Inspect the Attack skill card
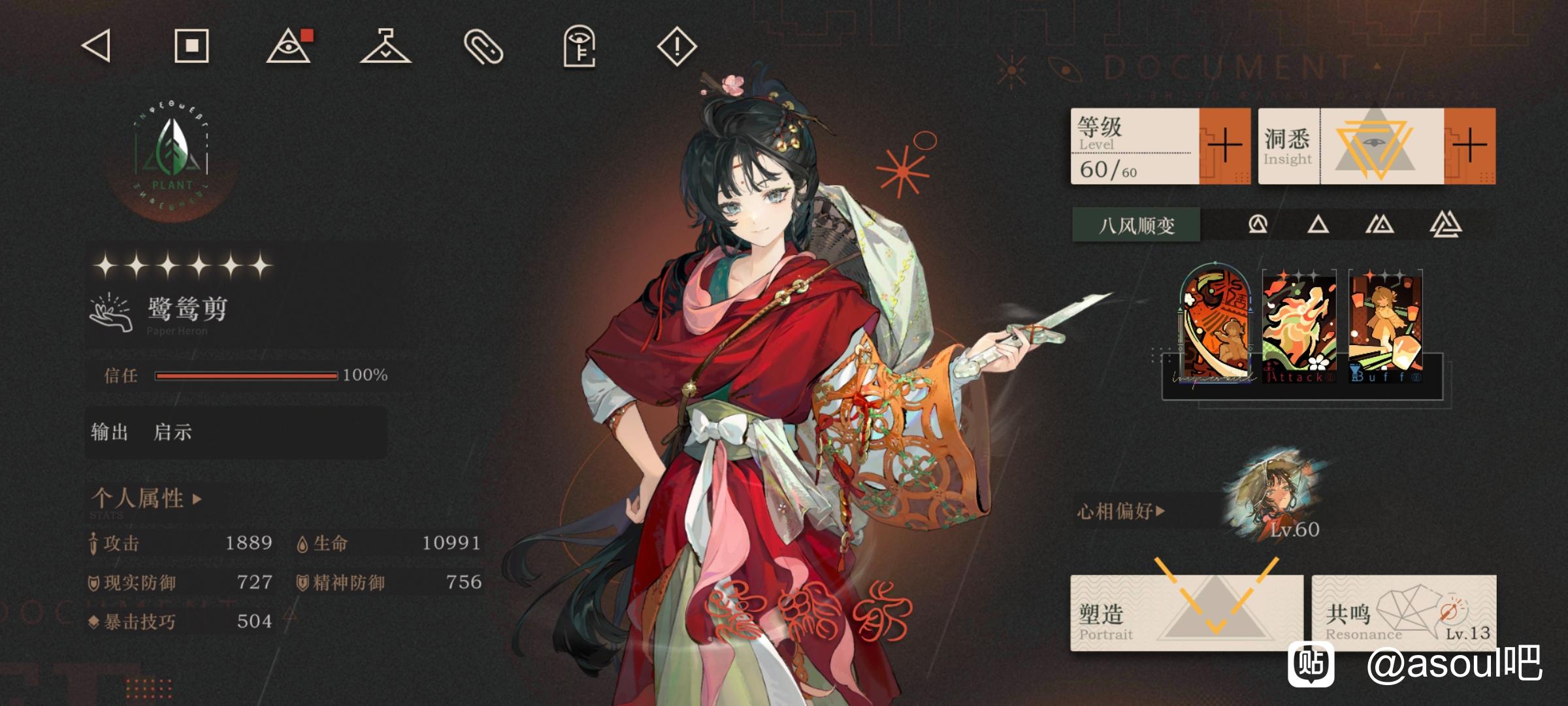 click(x=1299, y=326)
